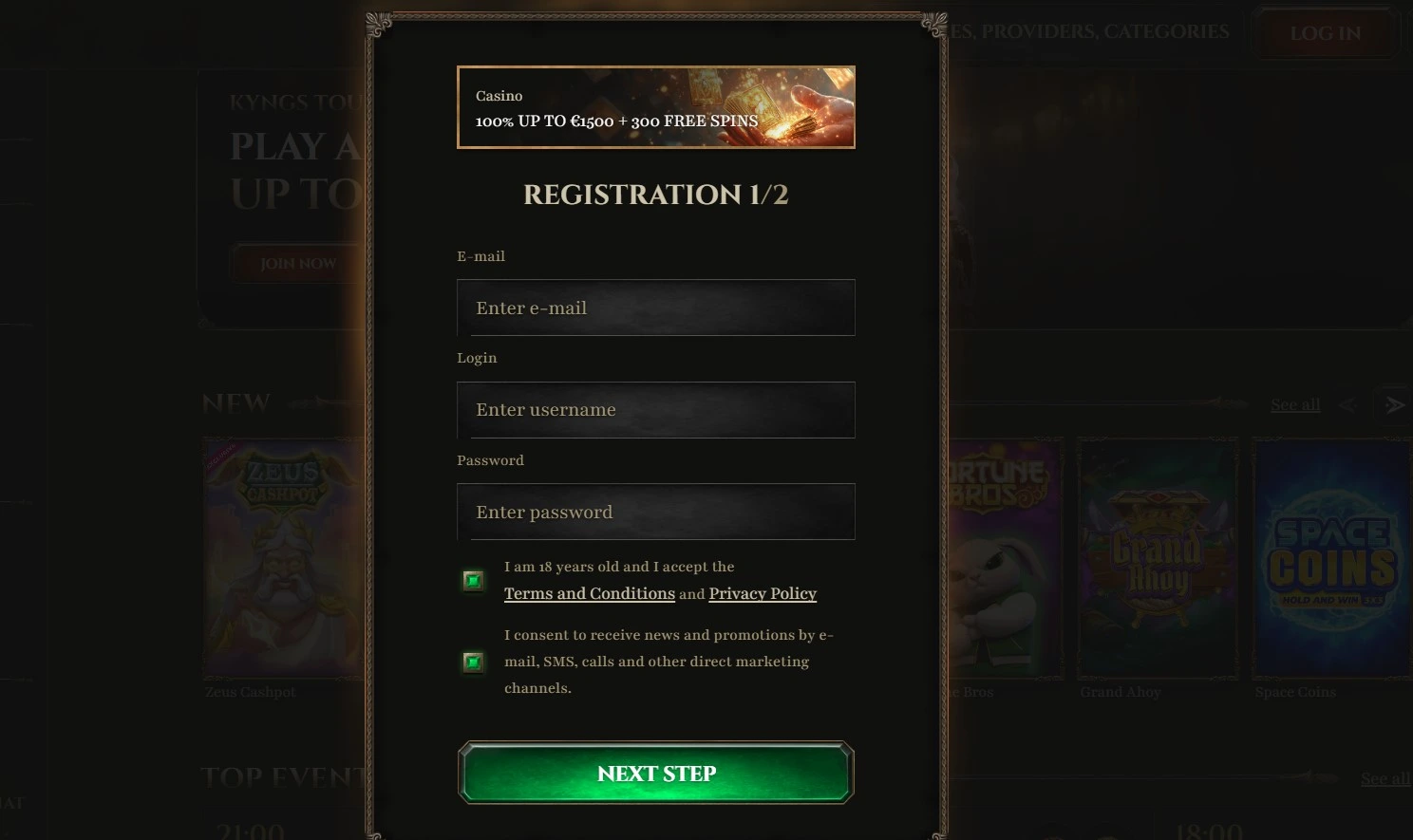The width and height of the screenshot is (1413, 840).
Task: Open the Space Coins game thumbnail
Action: coord(1331,557)
